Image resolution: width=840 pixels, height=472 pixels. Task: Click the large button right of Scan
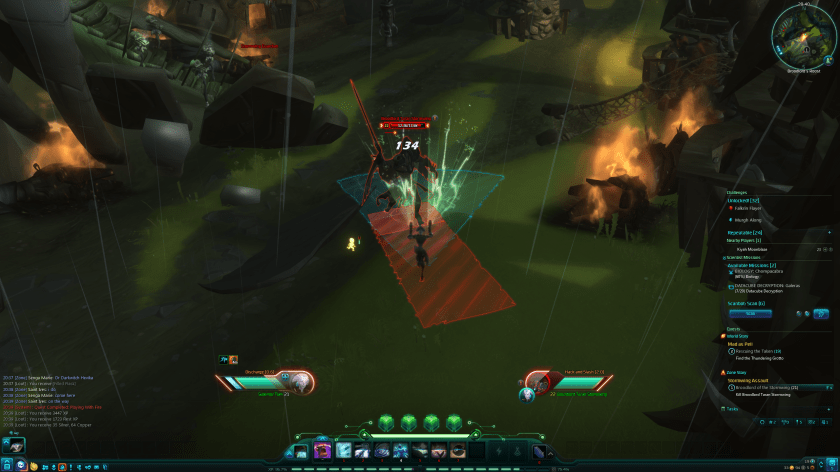[x=822, y=313]
